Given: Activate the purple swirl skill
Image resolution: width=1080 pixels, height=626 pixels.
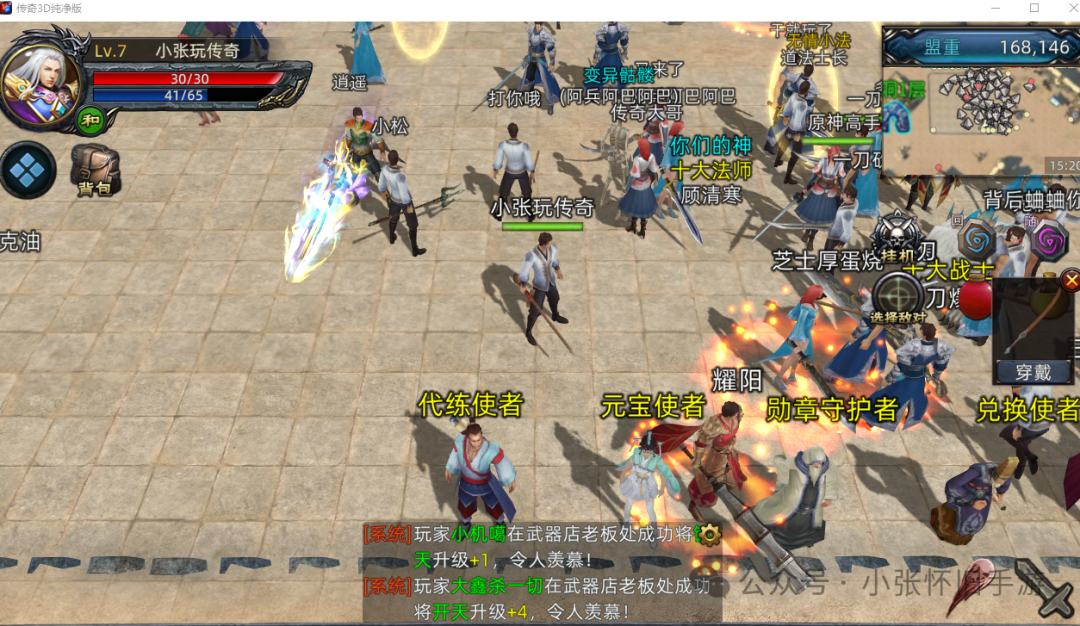Looking at the screenshot, I should click(x=1049, y=240).
